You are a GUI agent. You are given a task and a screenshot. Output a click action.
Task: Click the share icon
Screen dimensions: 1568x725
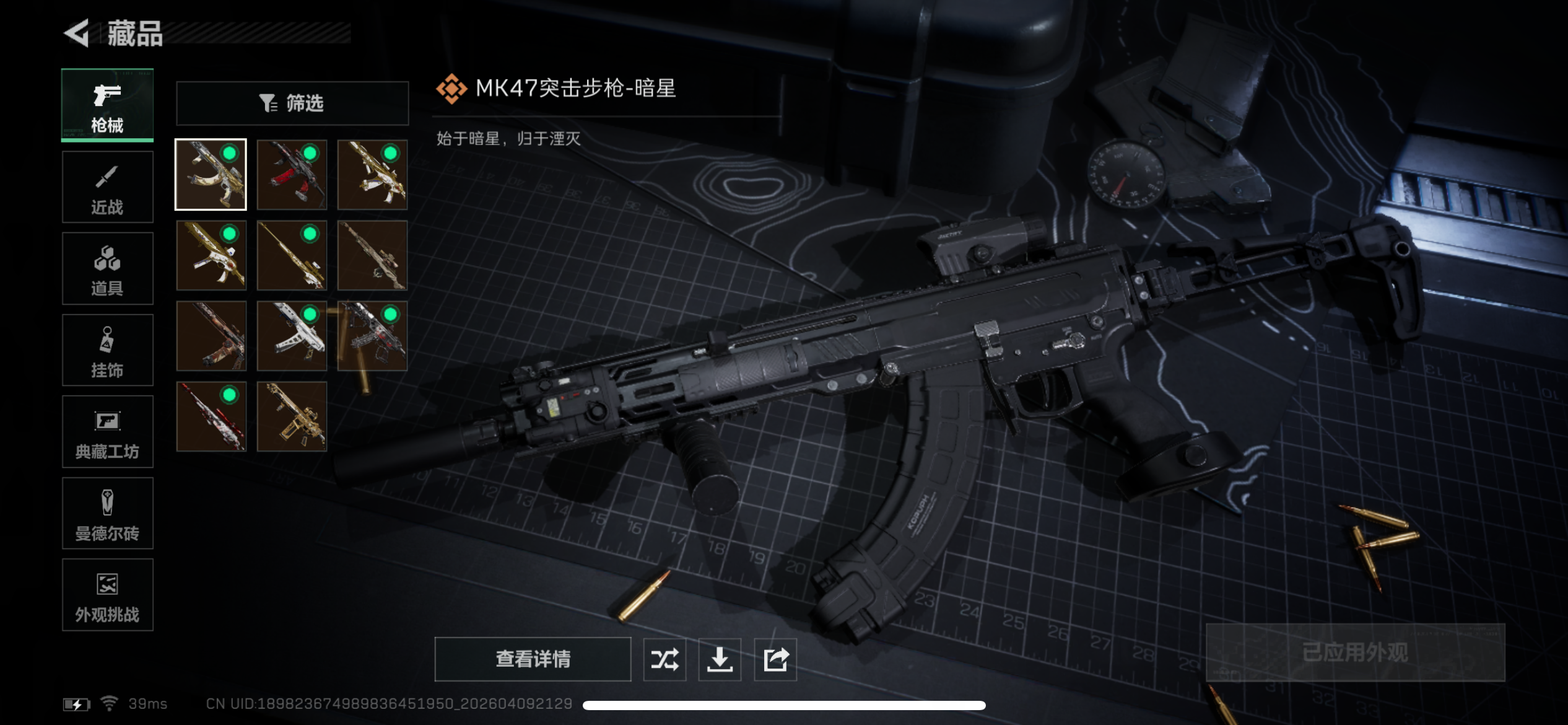pyautogui.click(x=775, y=659)
